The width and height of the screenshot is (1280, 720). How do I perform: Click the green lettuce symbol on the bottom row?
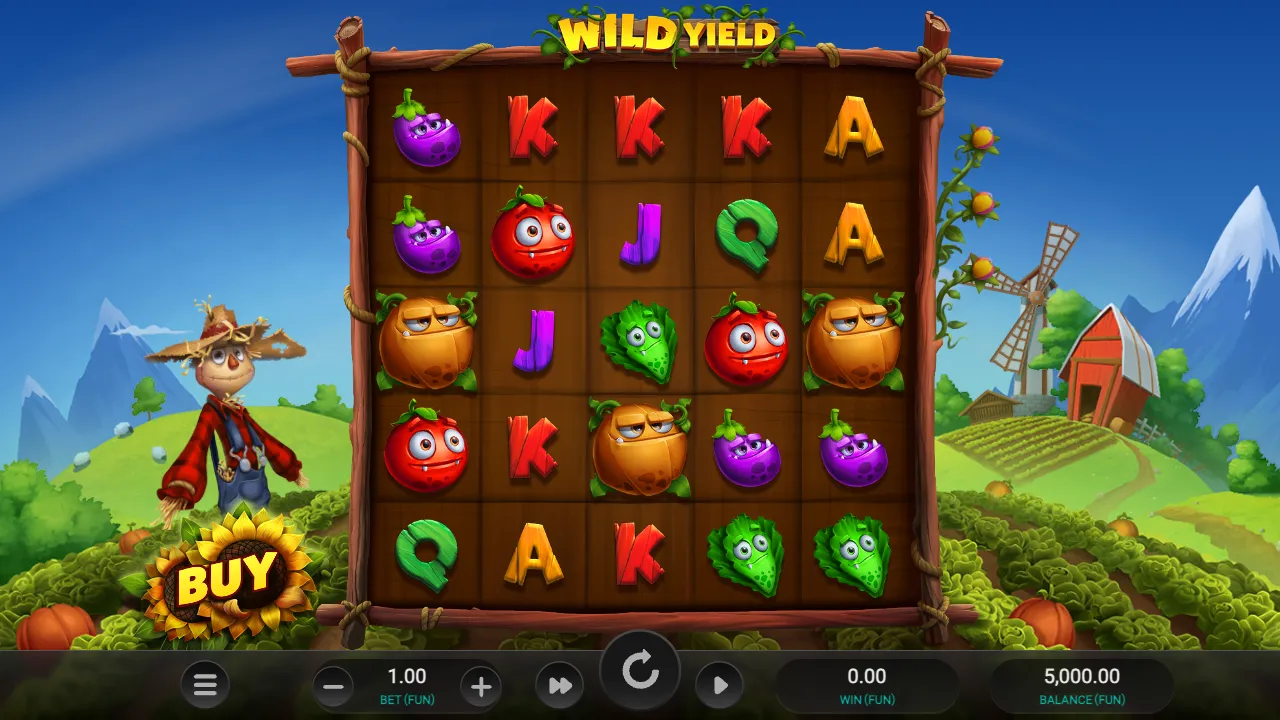[x=748, y=553]
